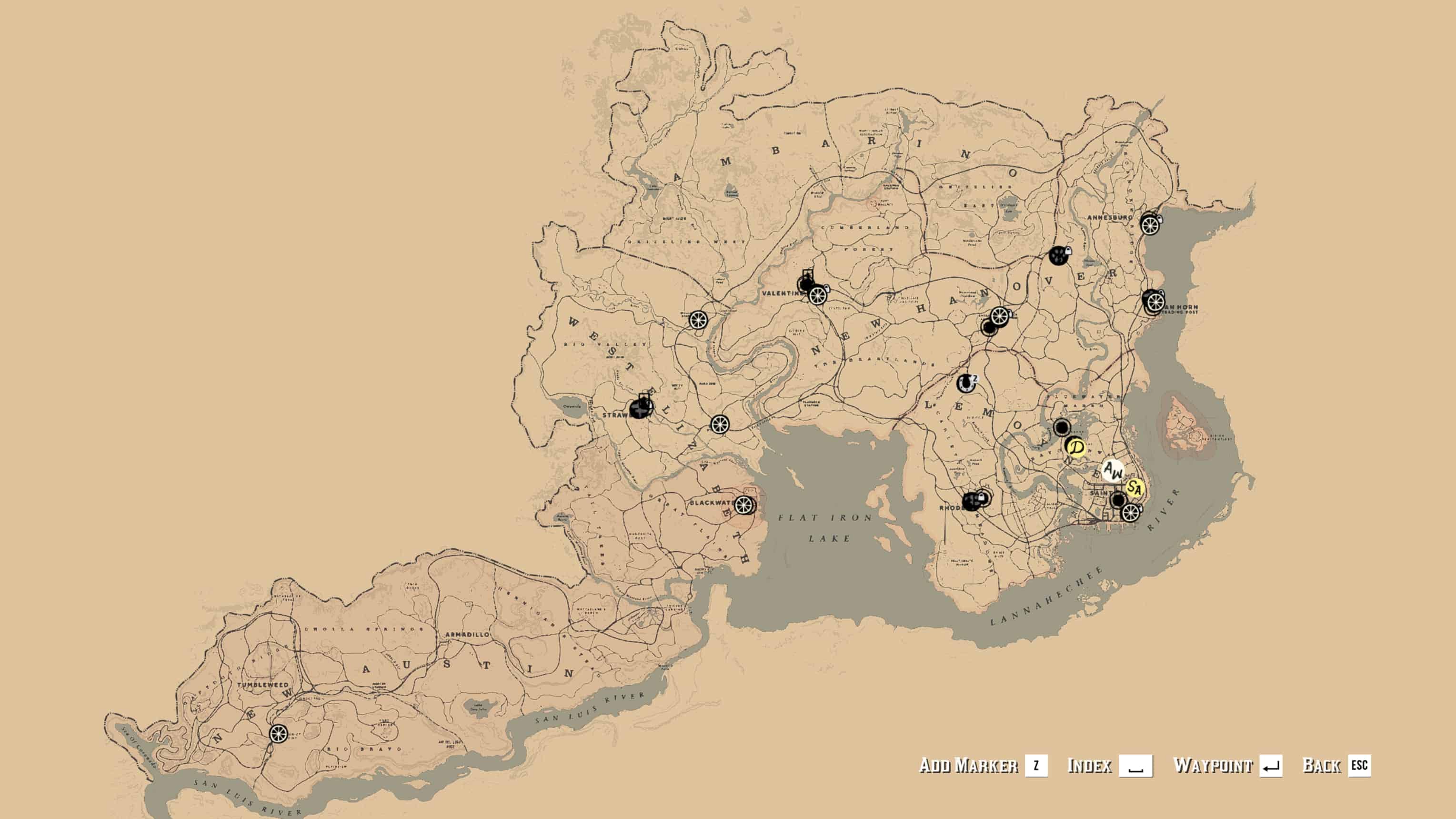Select the yellow D mission marker
The width and height of the screenshot is (1456, 819).
tap(1077, 448)
